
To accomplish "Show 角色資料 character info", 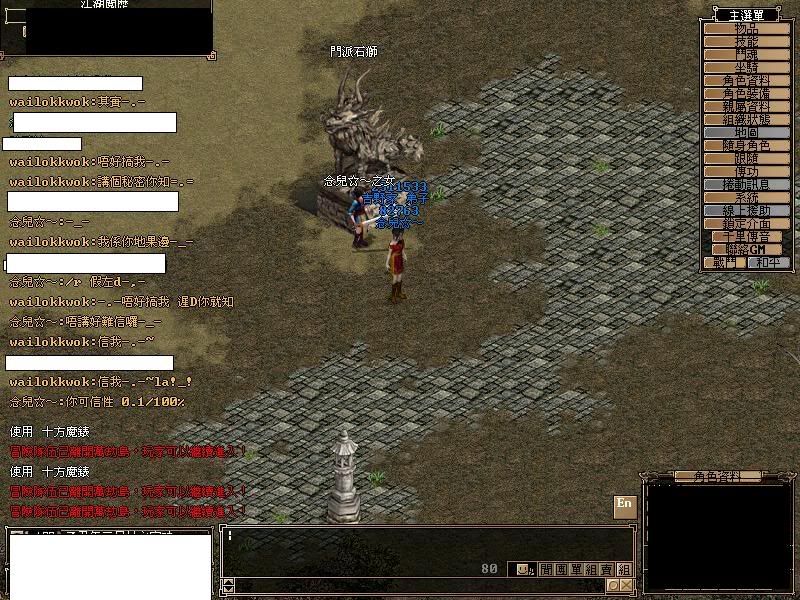I will click(746, 81).
